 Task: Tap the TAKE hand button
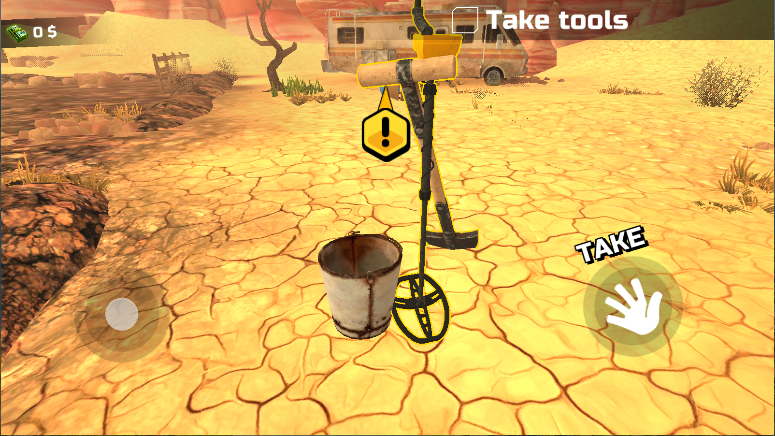coord(631,306)
